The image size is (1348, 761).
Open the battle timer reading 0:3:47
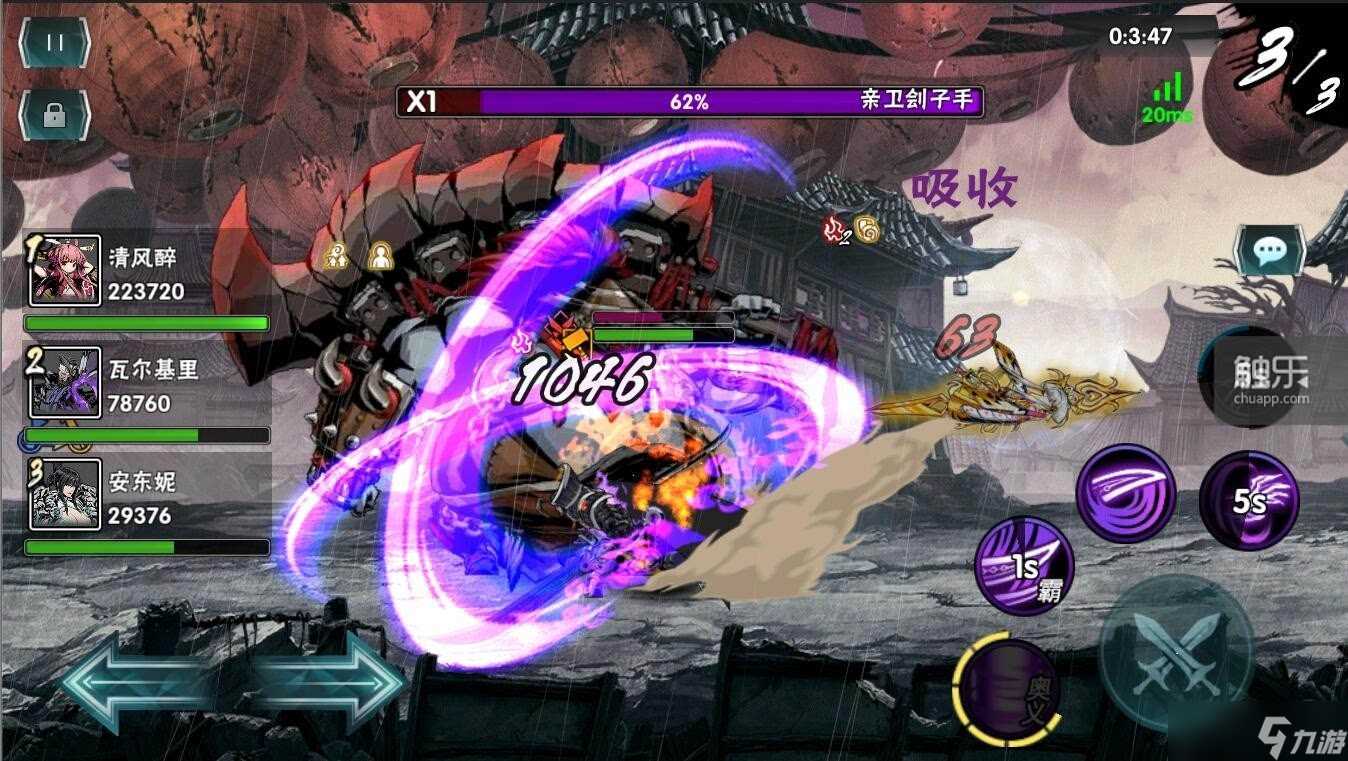click(x=1138, y=35)
